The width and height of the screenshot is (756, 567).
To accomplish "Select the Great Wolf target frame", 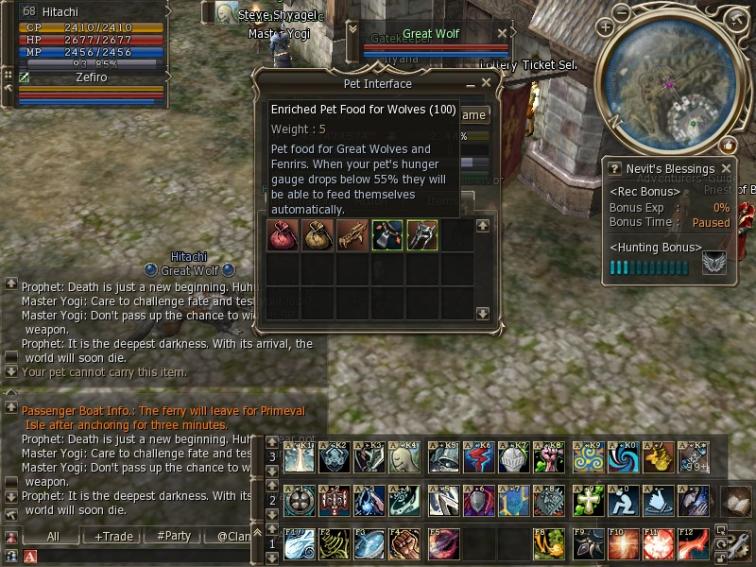I will [x=430, y=34].
